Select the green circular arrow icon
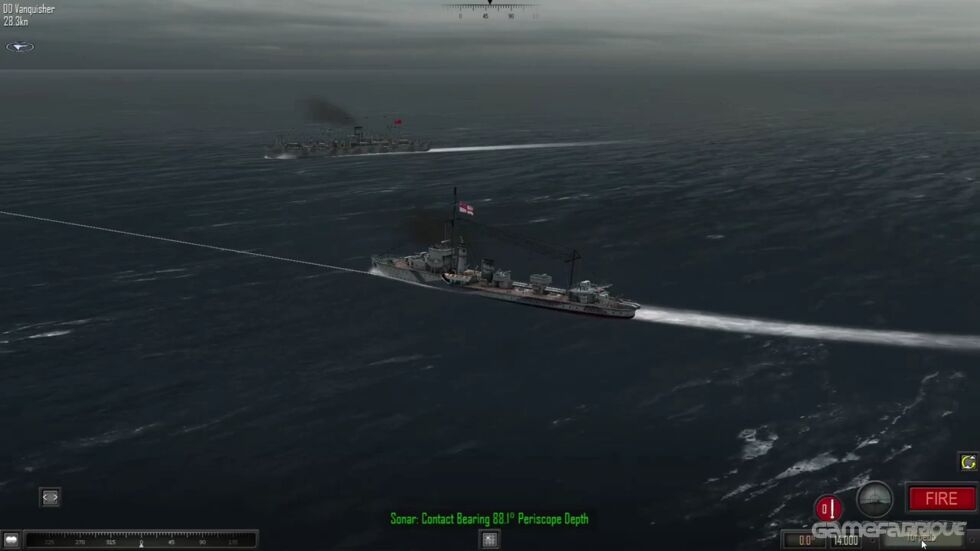 point(967,462)
